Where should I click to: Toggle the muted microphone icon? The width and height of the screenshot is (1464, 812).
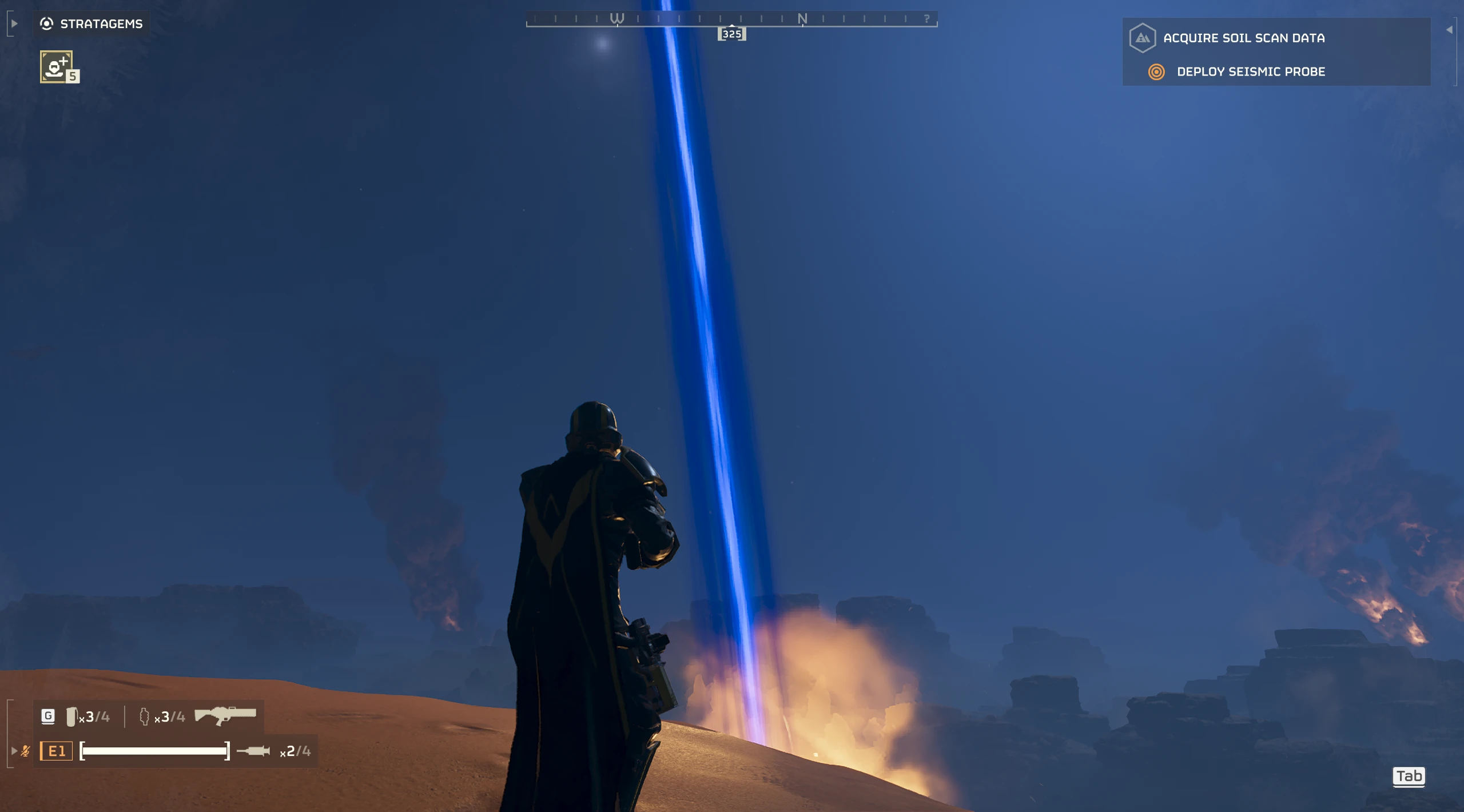pos(25,751)
